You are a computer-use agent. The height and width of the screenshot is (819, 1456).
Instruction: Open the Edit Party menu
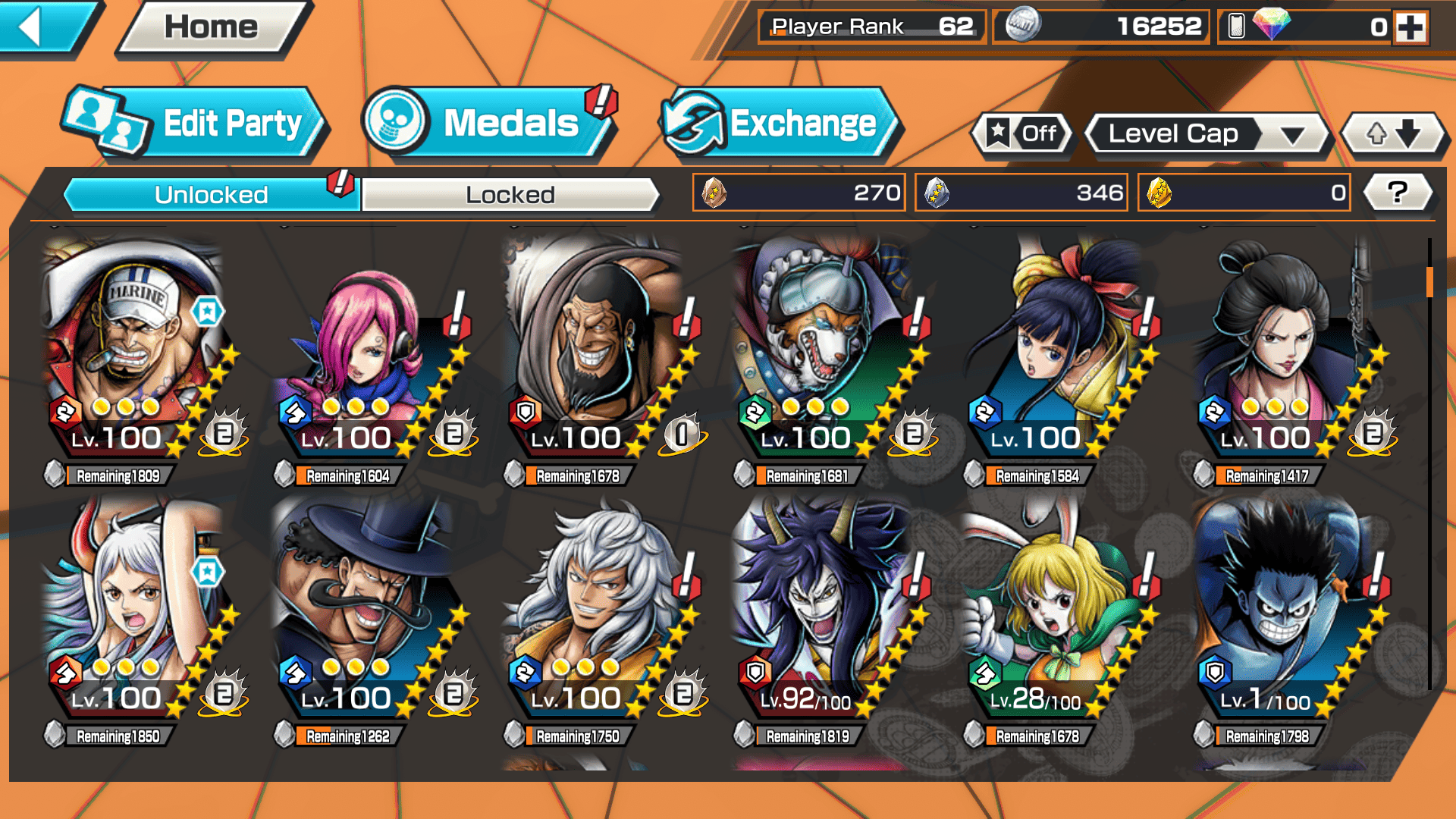pos(196,124)
